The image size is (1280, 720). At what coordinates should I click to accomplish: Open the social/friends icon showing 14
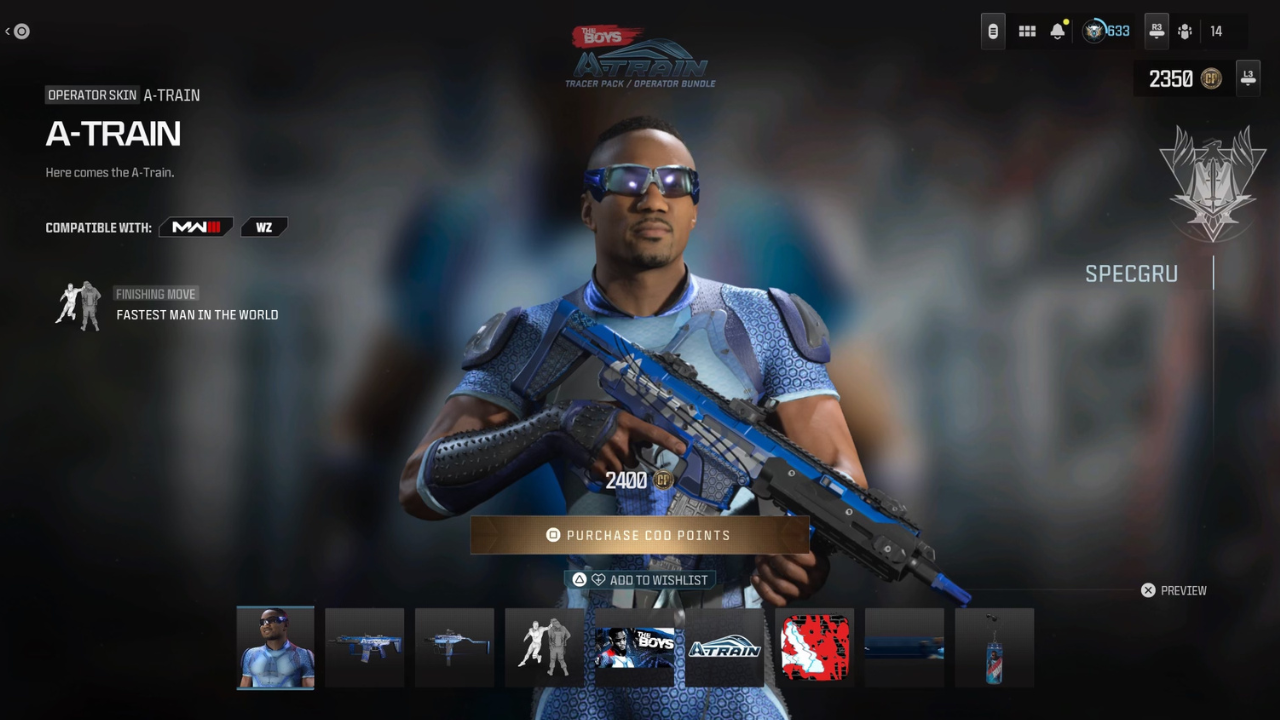(x=1185, y=31)
